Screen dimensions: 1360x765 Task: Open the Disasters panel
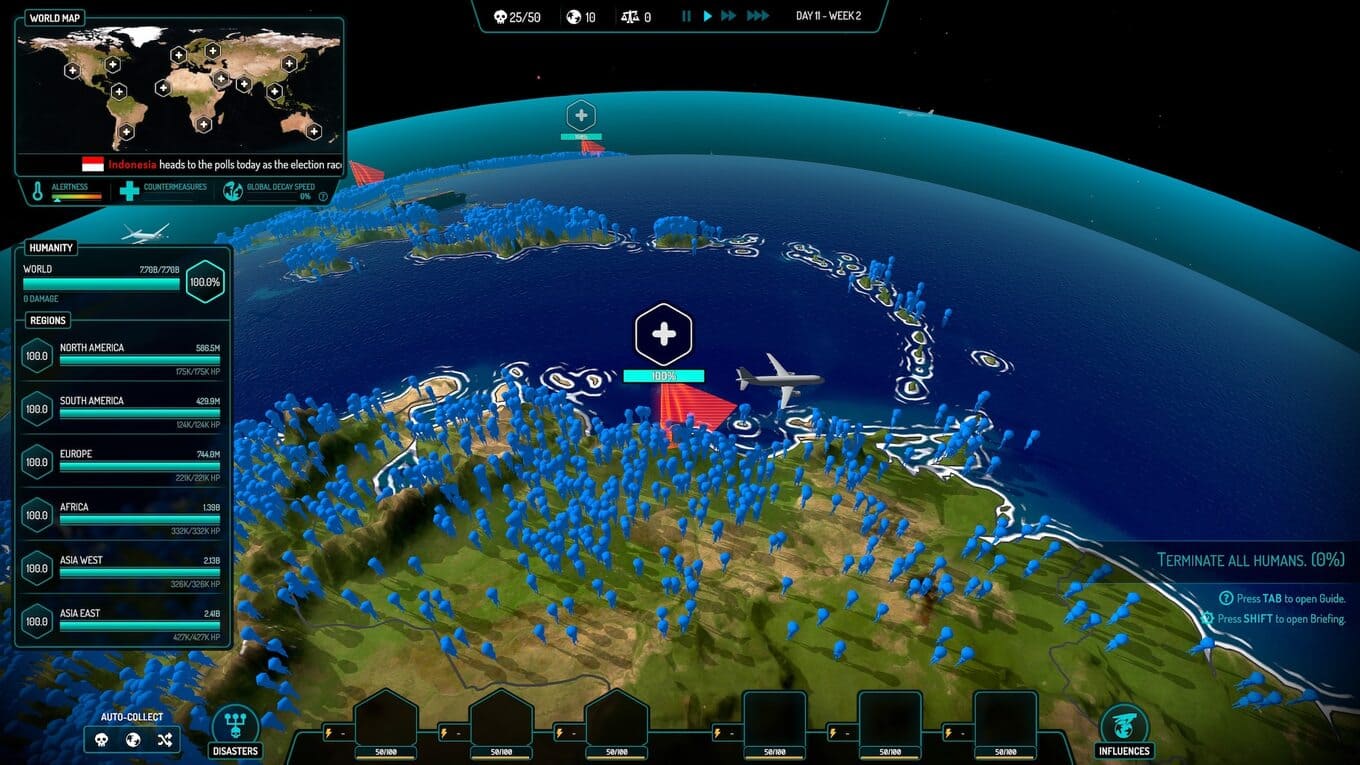coord(235,731)
